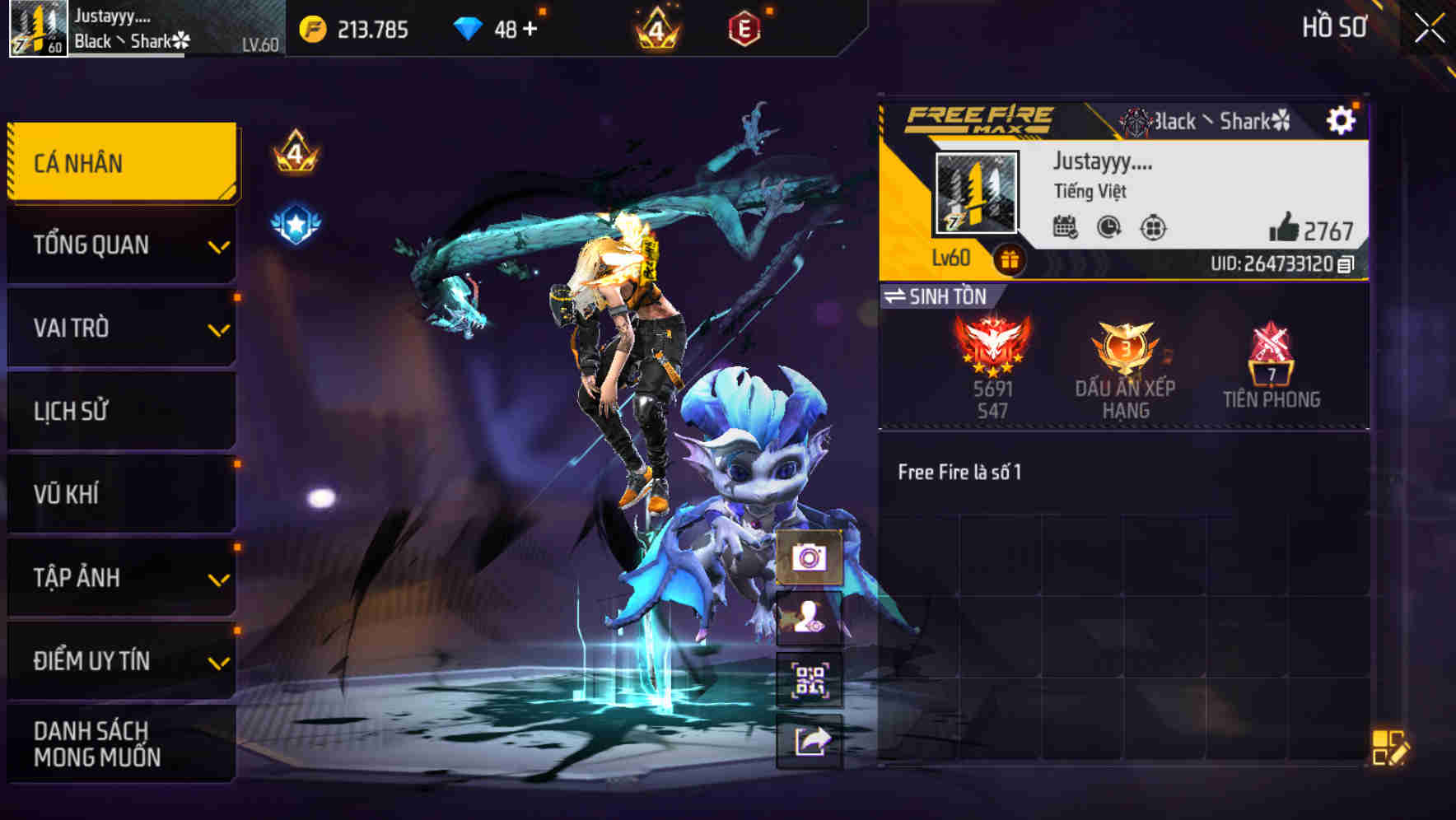Click the 2767 likes thumbs-up
This screenshot has width=1456, height=820.
[1286, 229]
